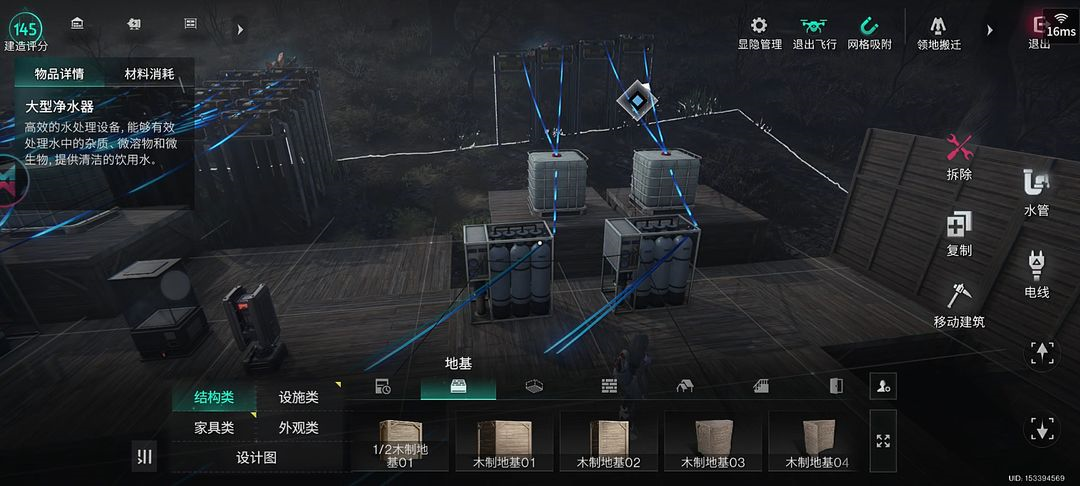Open the 家具类 furniture category
The height and width of the screenshot is (486, 1080).
214,428
